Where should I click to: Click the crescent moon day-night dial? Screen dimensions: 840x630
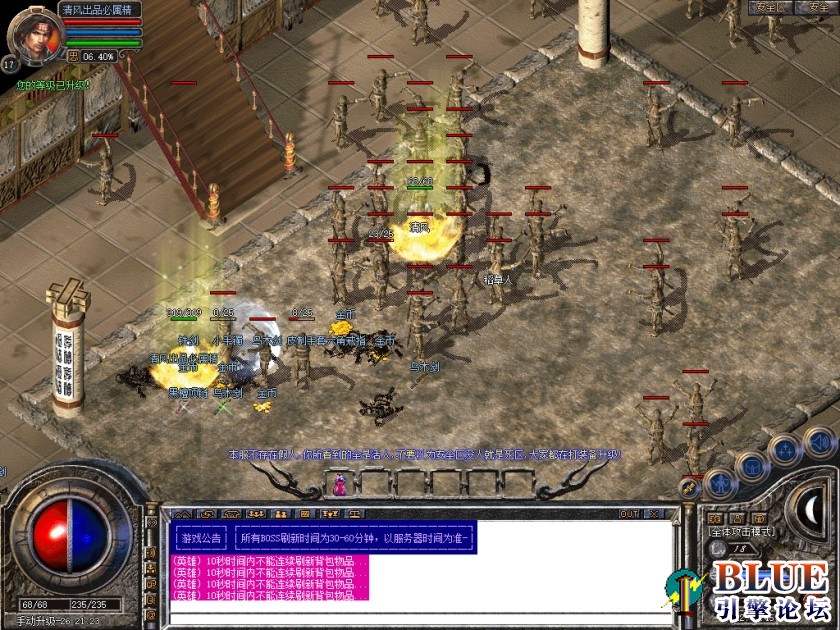click(x=812, y=510)
